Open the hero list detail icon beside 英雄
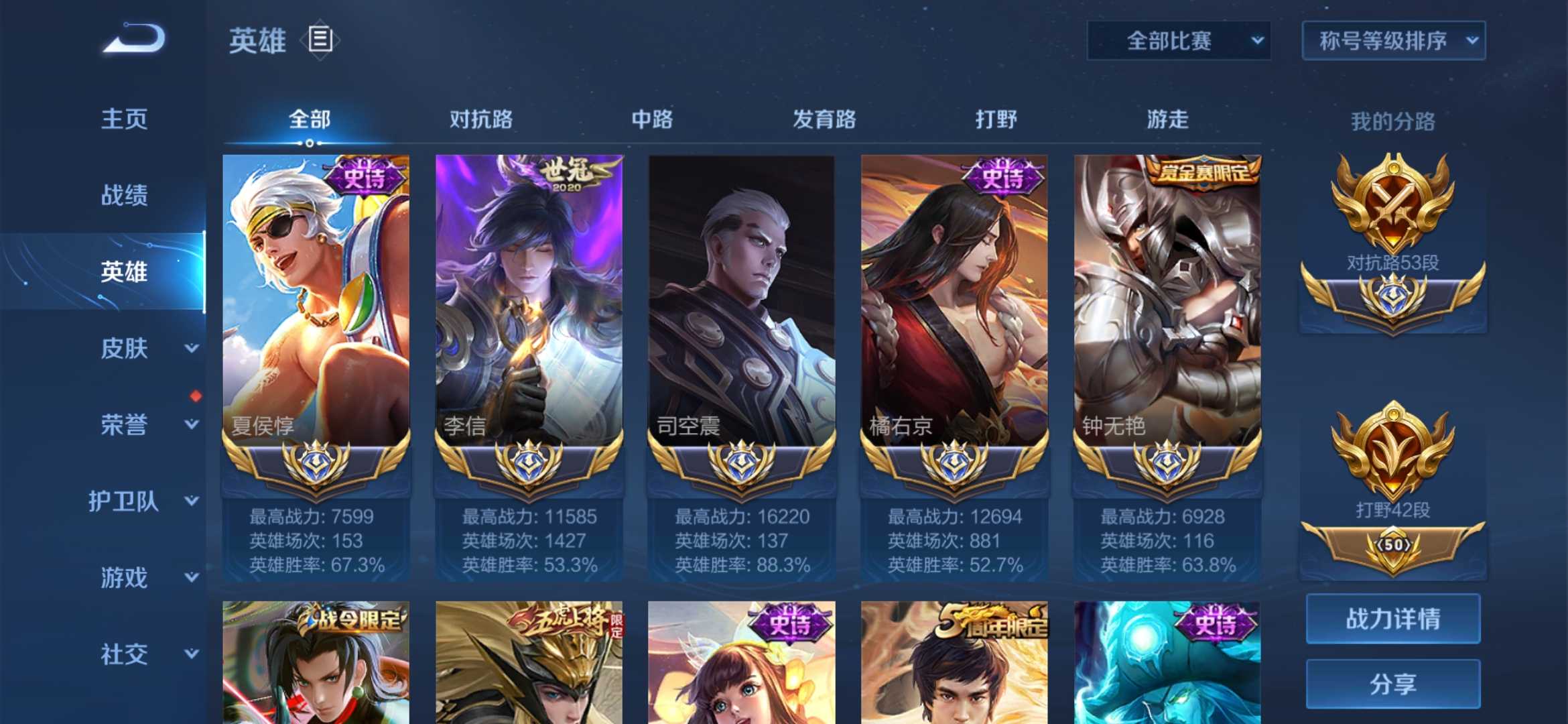 [320, 40]
